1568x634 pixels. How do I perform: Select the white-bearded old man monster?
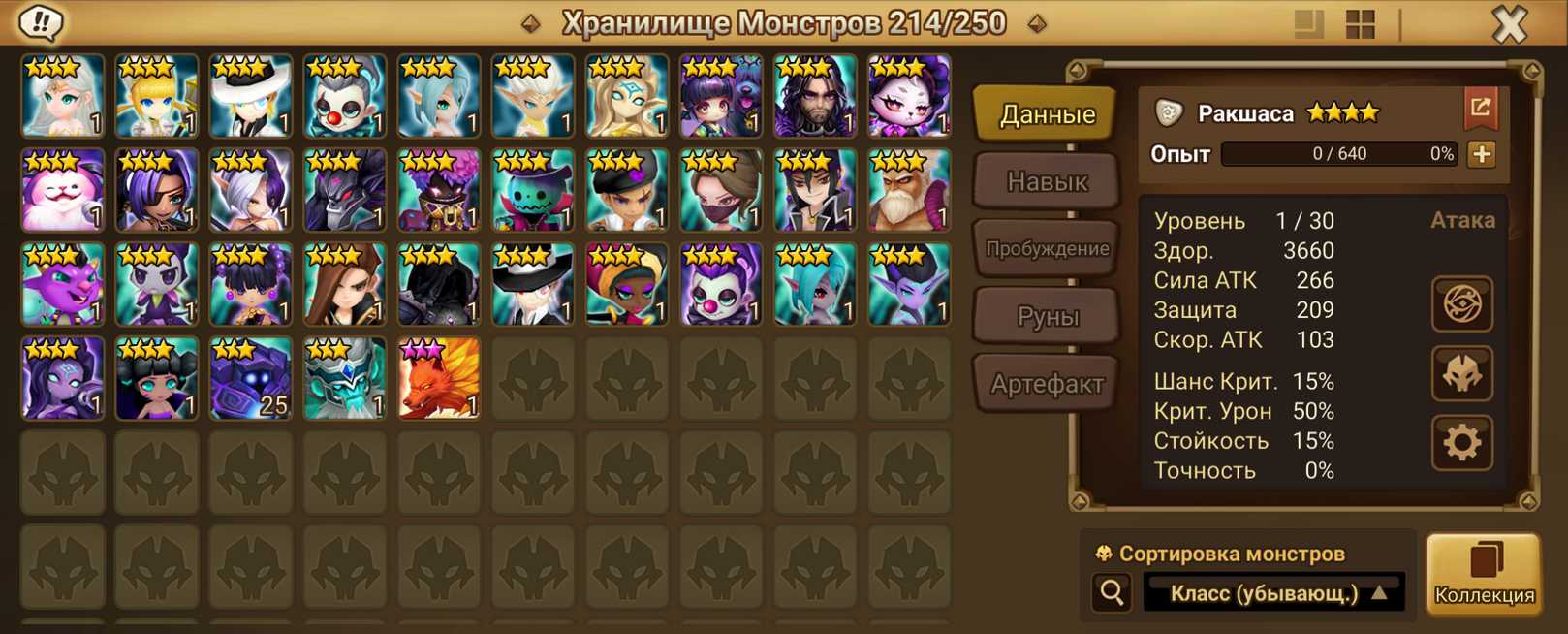coord(909,191)
